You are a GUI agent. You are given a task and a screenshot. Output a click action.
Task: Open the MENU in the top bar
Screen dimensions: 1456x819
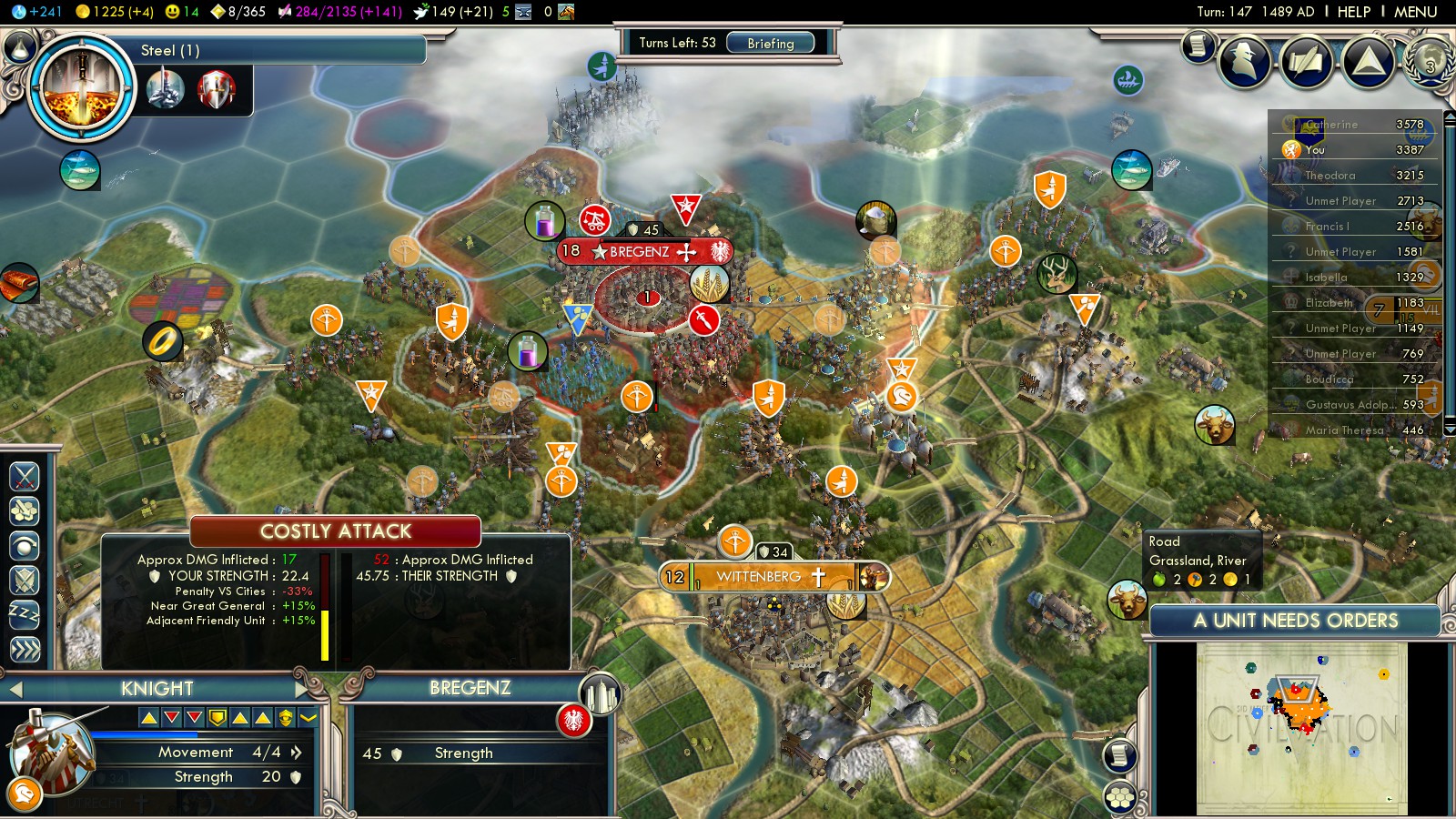(1415, 12)
